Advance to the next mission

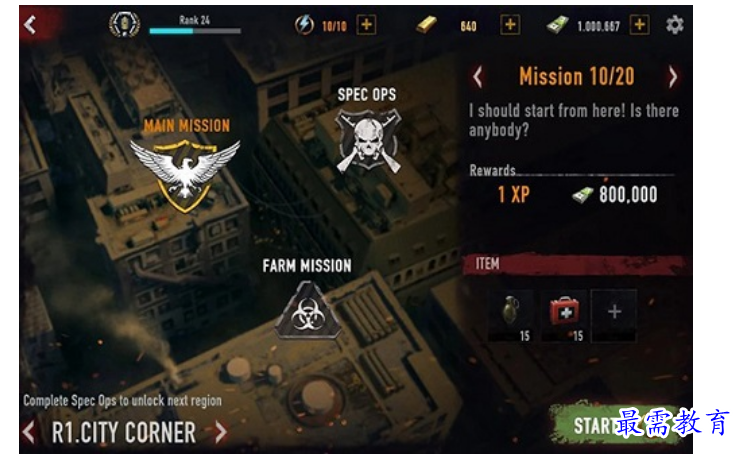[x=673, y=77]
